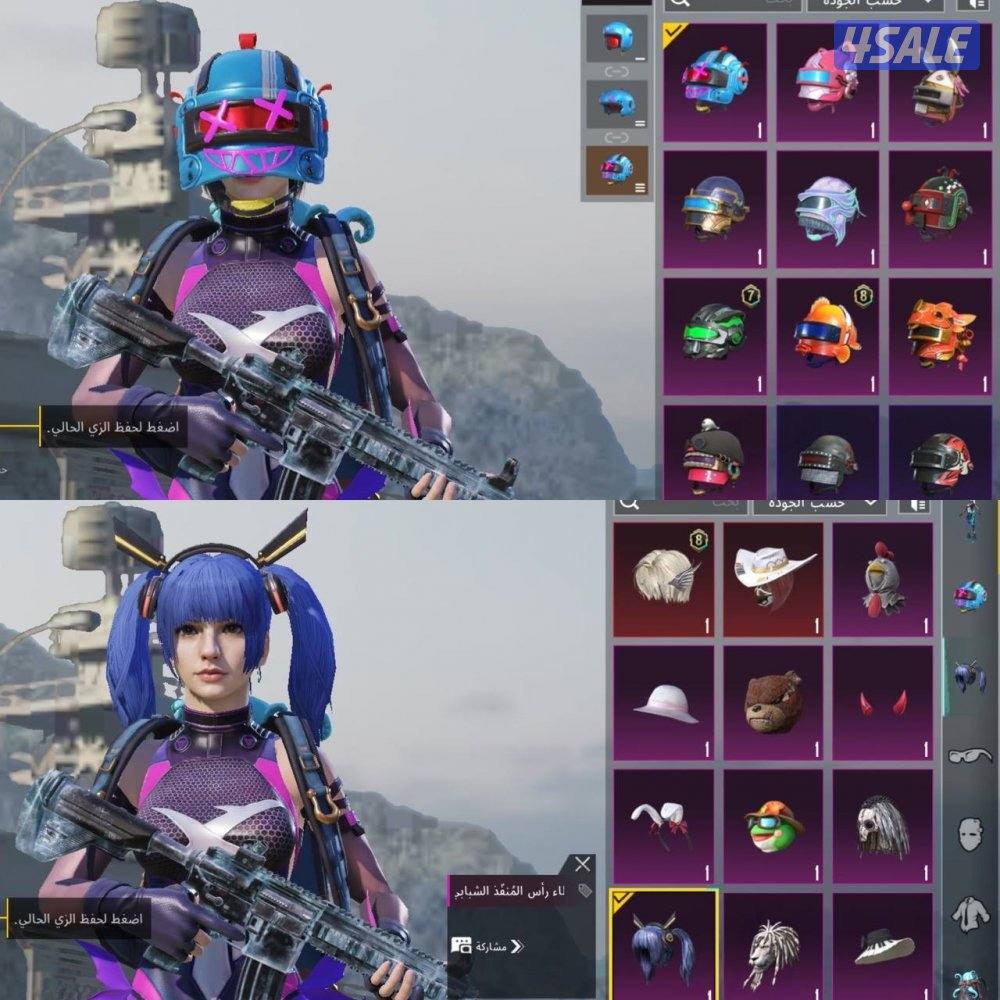Image resolution: width=1000 pixels, height=1000 pixels.
Task: Open the jacket clothing category
Action: pyautogui.click(x=968, y=912)
